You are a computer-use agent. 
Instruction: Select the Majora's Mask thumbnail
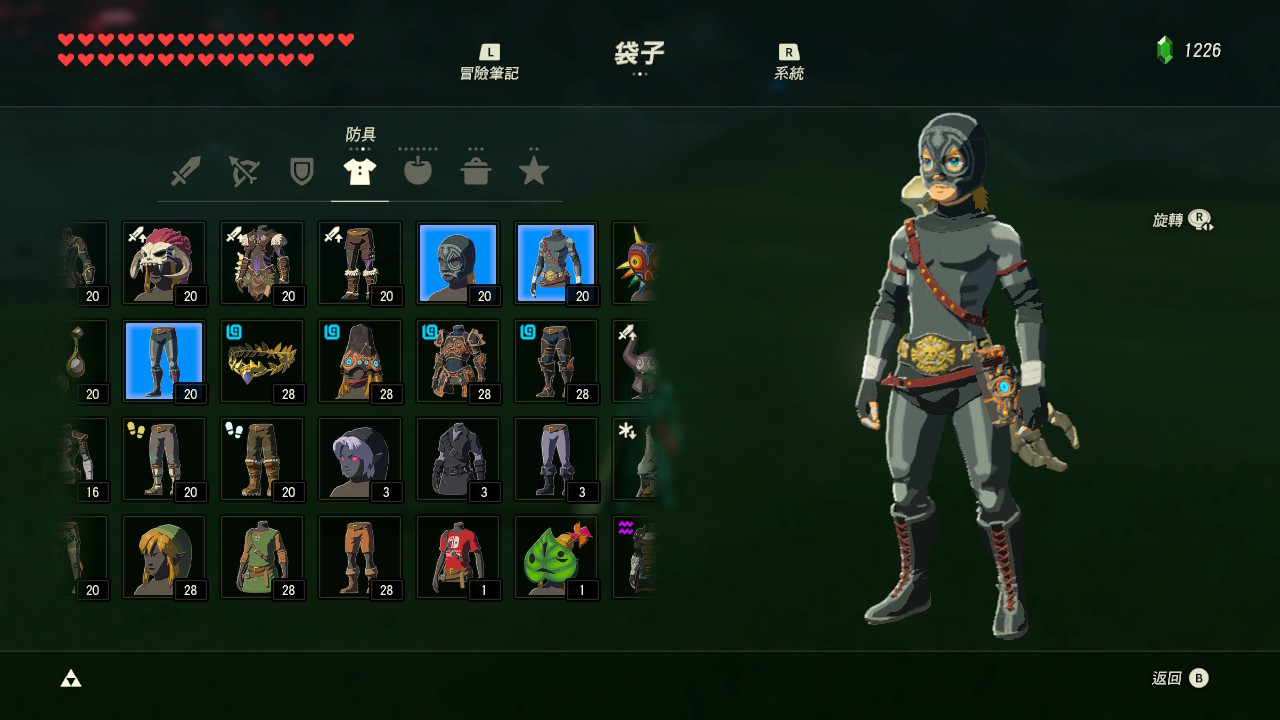coord(640,262)
